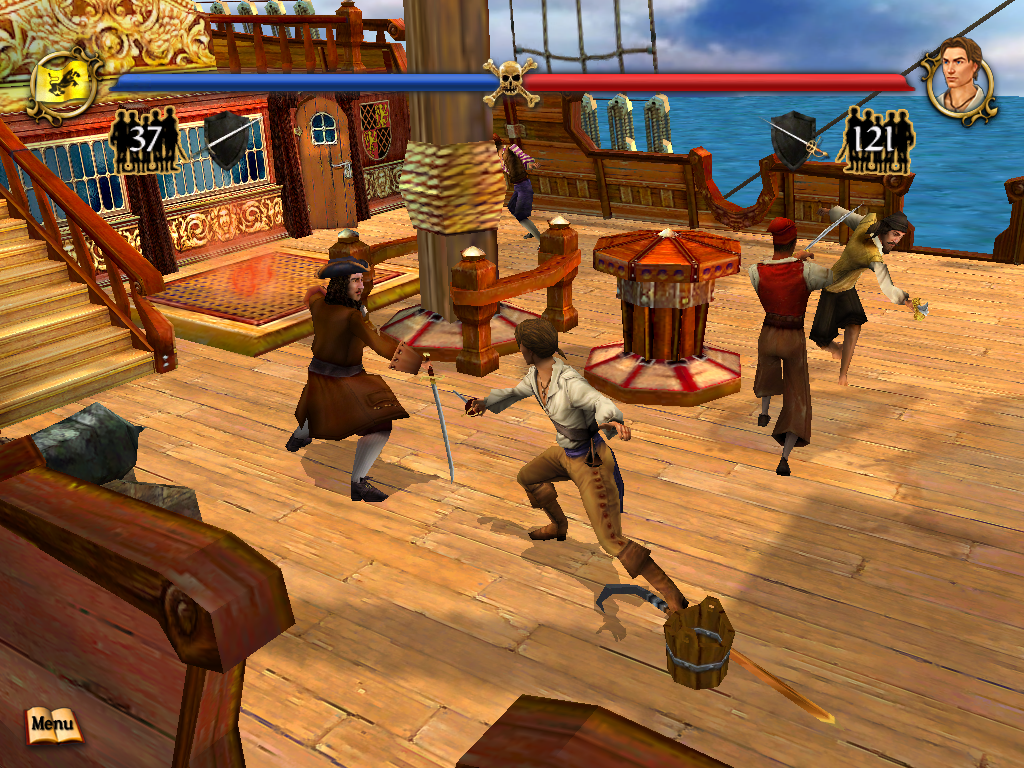Click the enemy shield and sword icon
This screenshot has height=768, width=1024.
coord(229,139)
